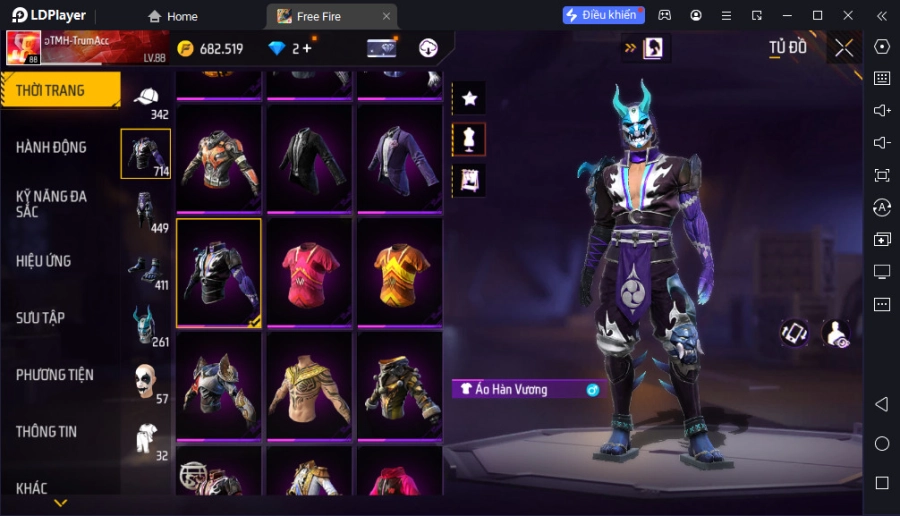This screenshot has width=900, height=516.
Task: Close the Free Fire emulator tab
Action: coord(387,16)
